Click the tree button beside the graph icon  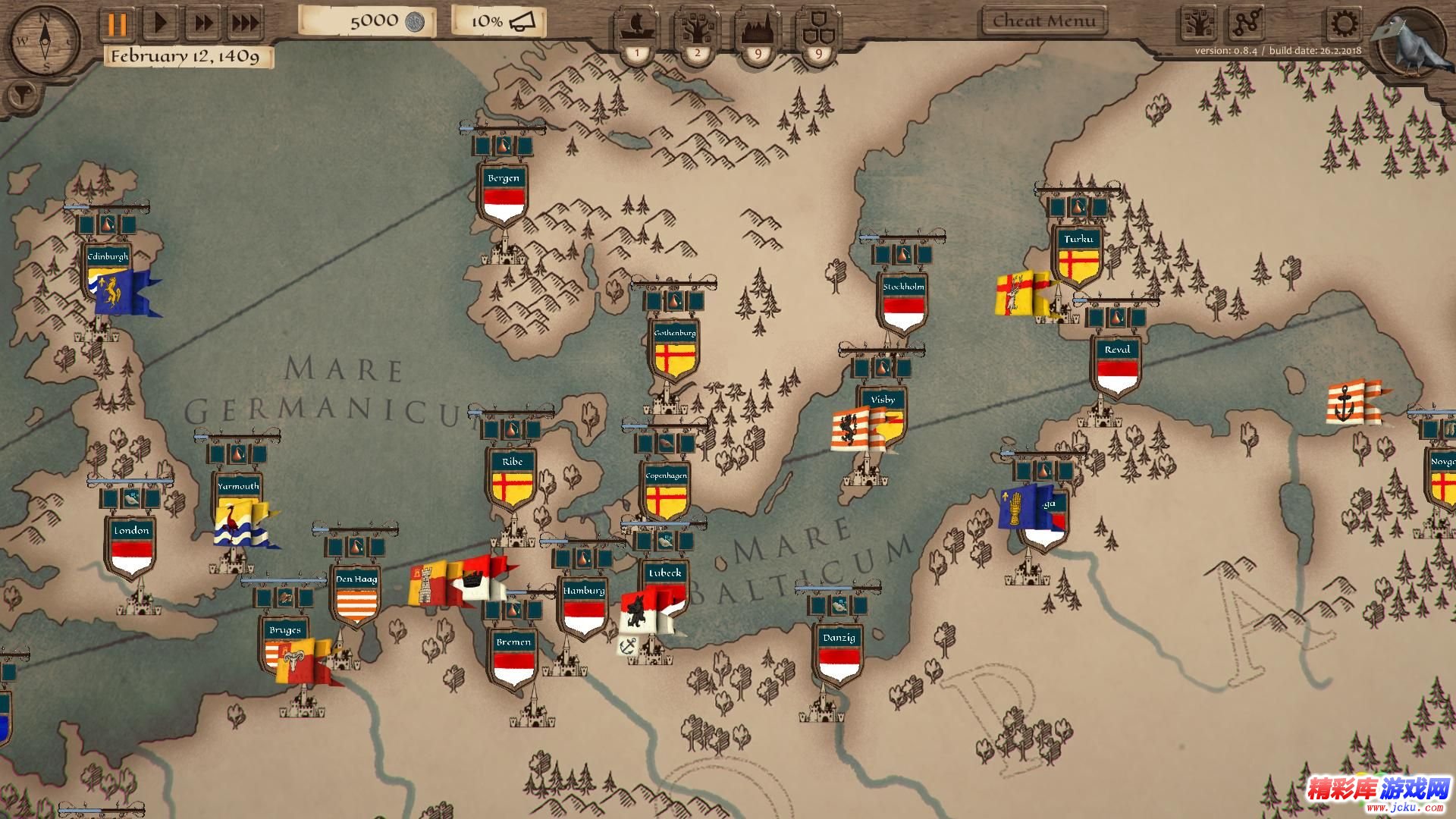tap(1198, 24)
